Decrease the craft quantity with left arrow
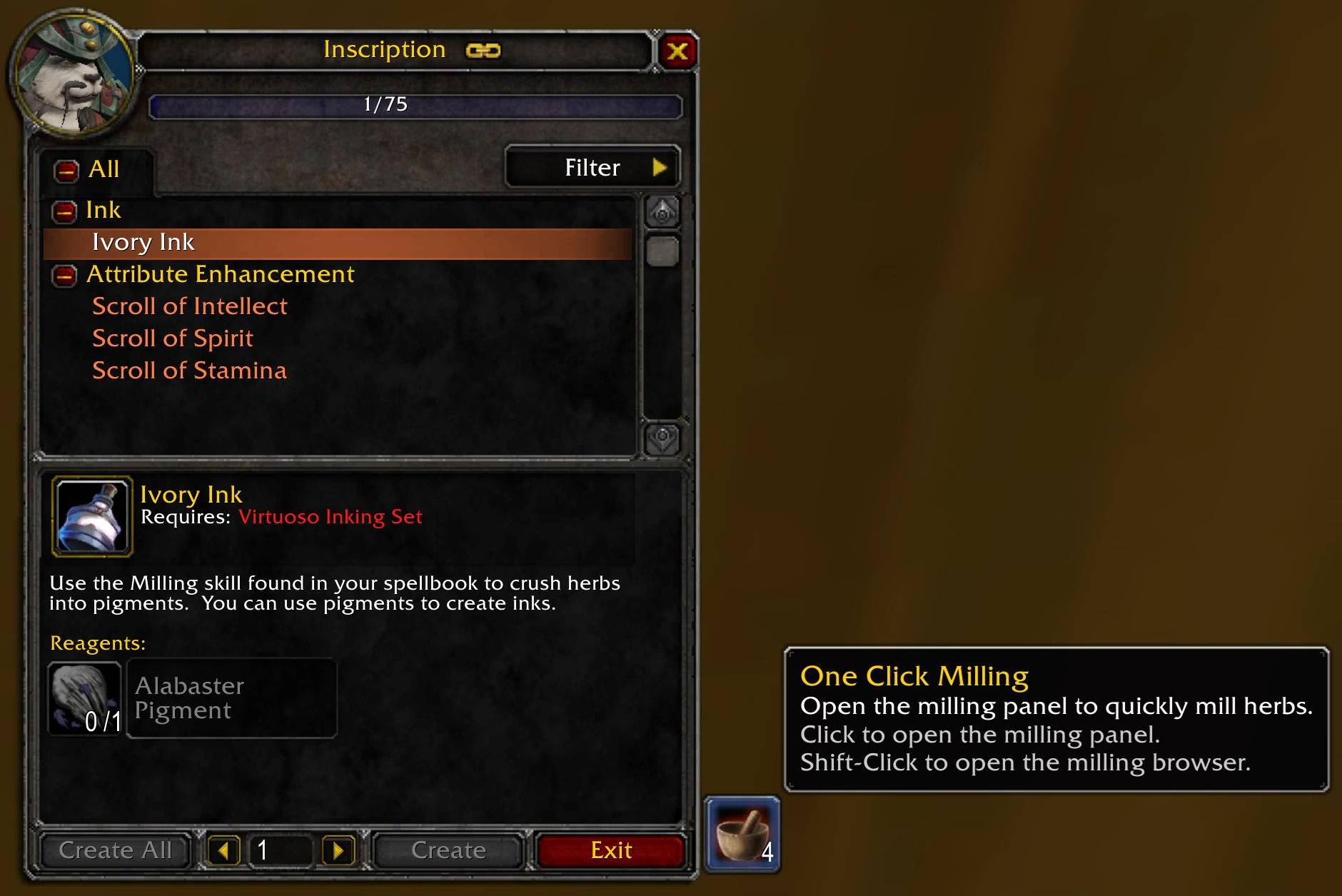This screenshot has height=896, width=1342. click(x=224, y=850)
